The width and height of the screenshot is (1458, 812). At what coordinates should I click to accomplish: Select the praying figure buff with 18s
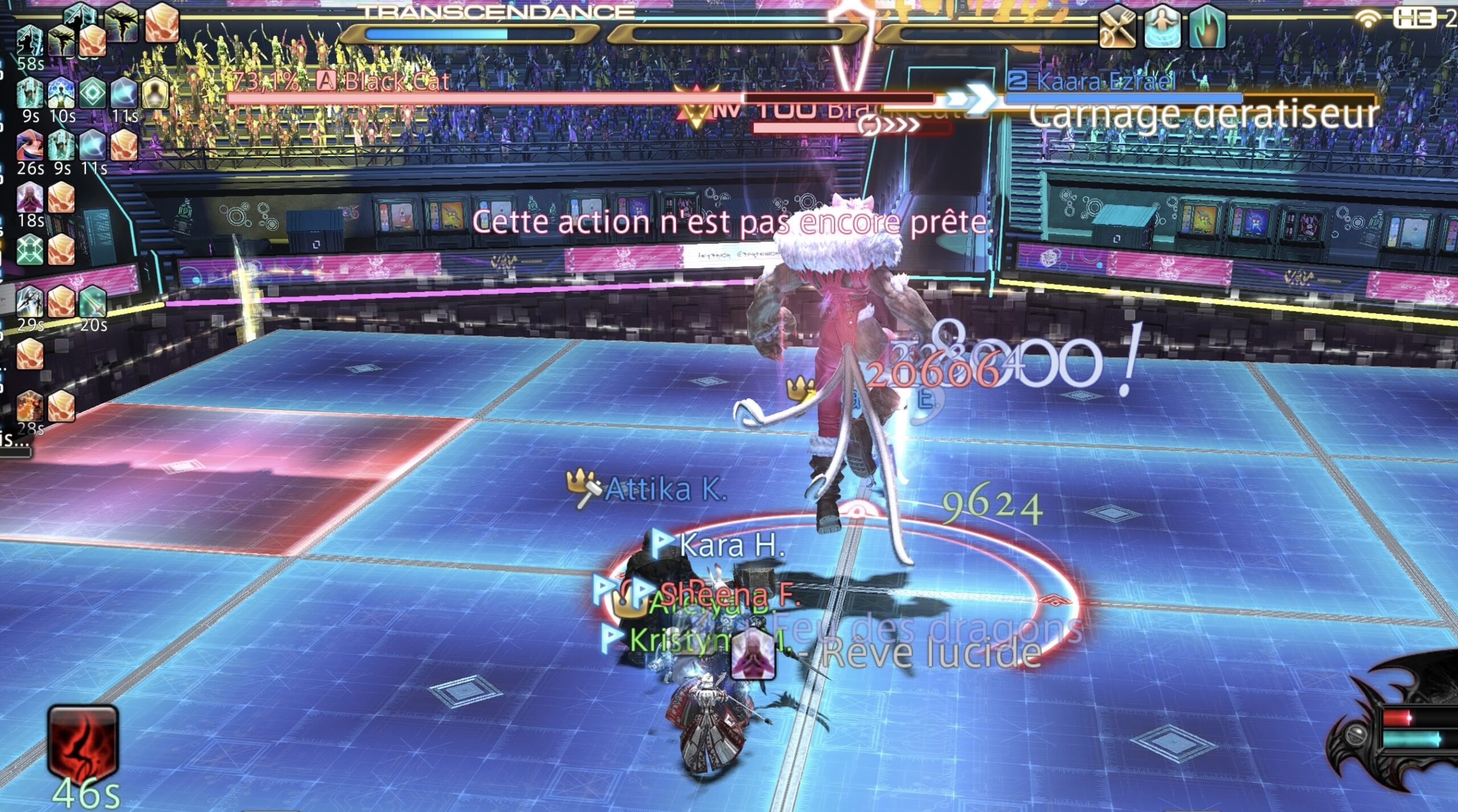tap(30, 198)
